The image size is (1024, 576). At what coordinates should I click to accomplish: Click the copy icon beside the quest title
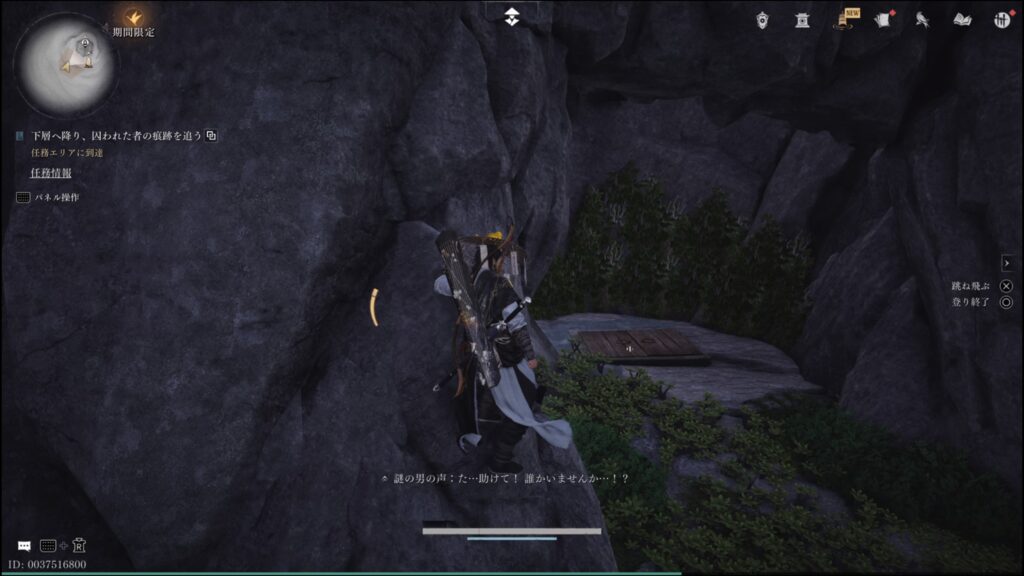point(212,135)
